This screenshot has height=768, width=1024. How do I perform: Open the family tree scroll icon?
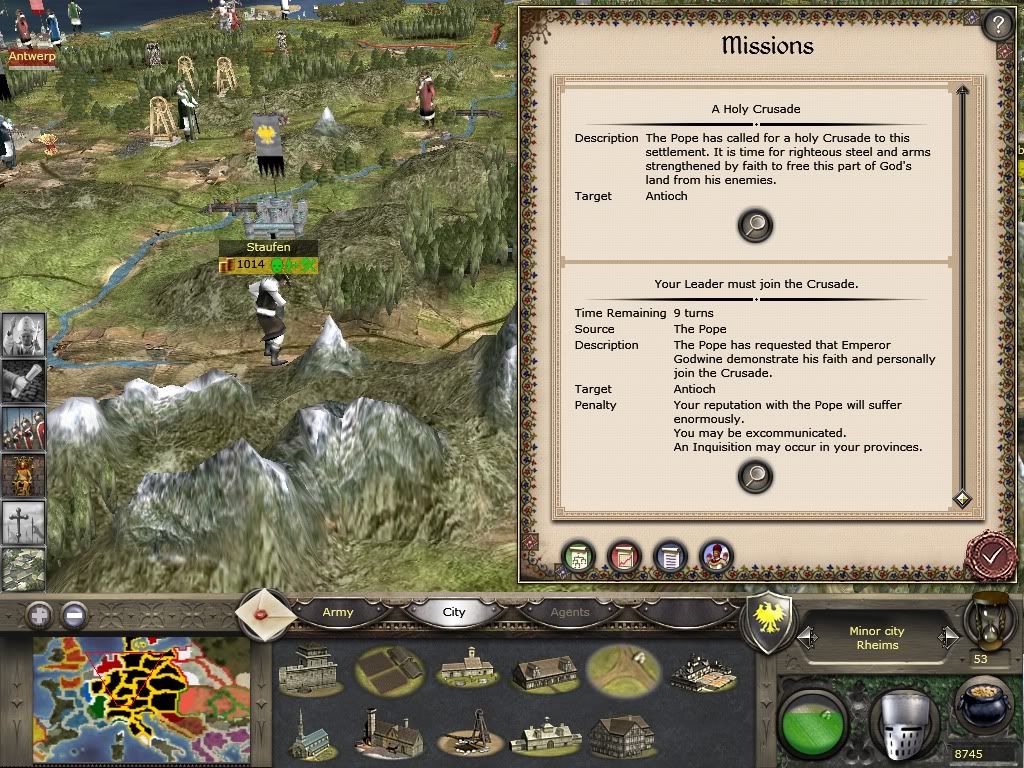579,556
